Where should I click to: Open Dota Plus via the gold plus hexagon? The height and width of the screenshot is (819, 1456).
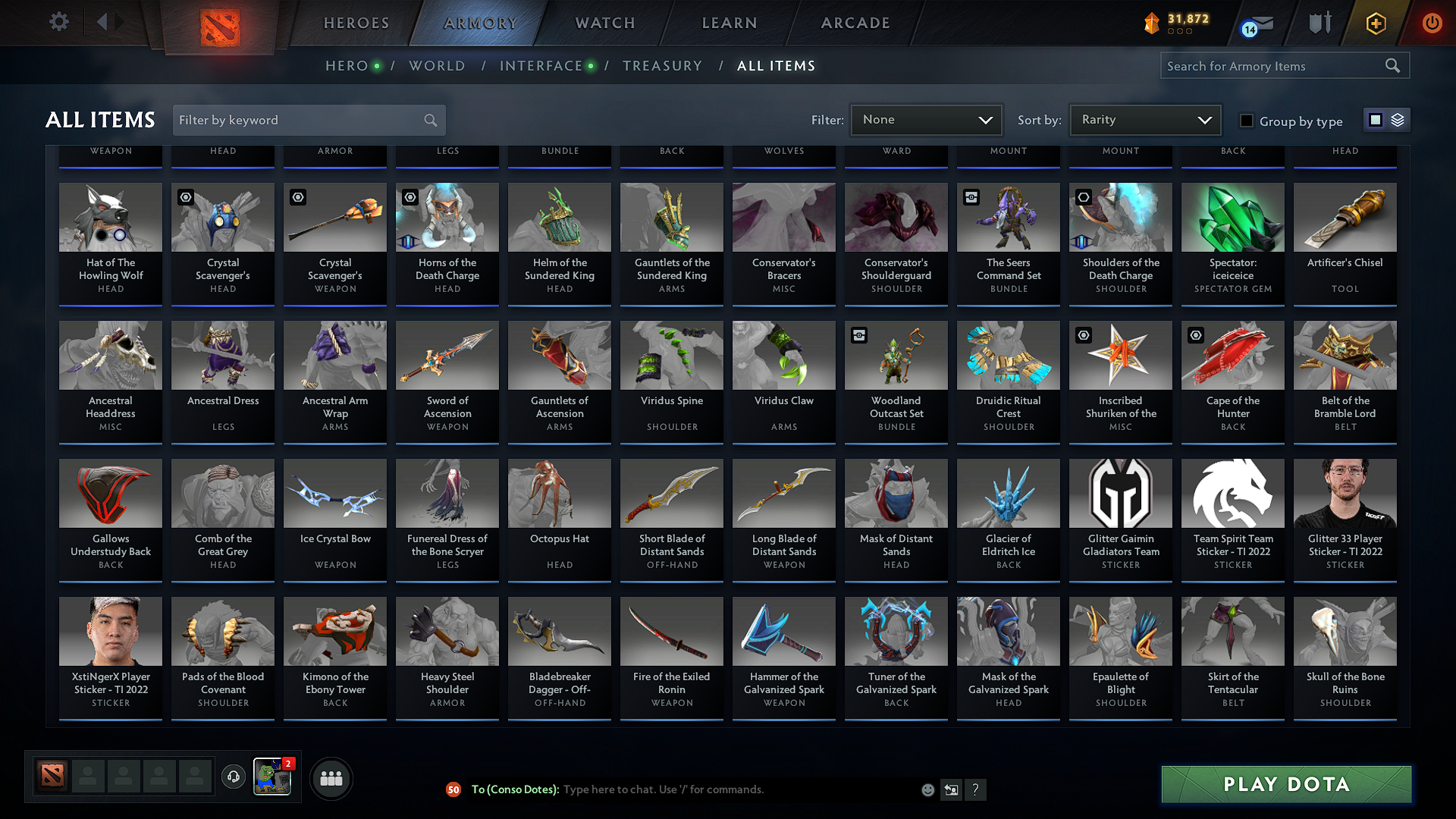1375,24
